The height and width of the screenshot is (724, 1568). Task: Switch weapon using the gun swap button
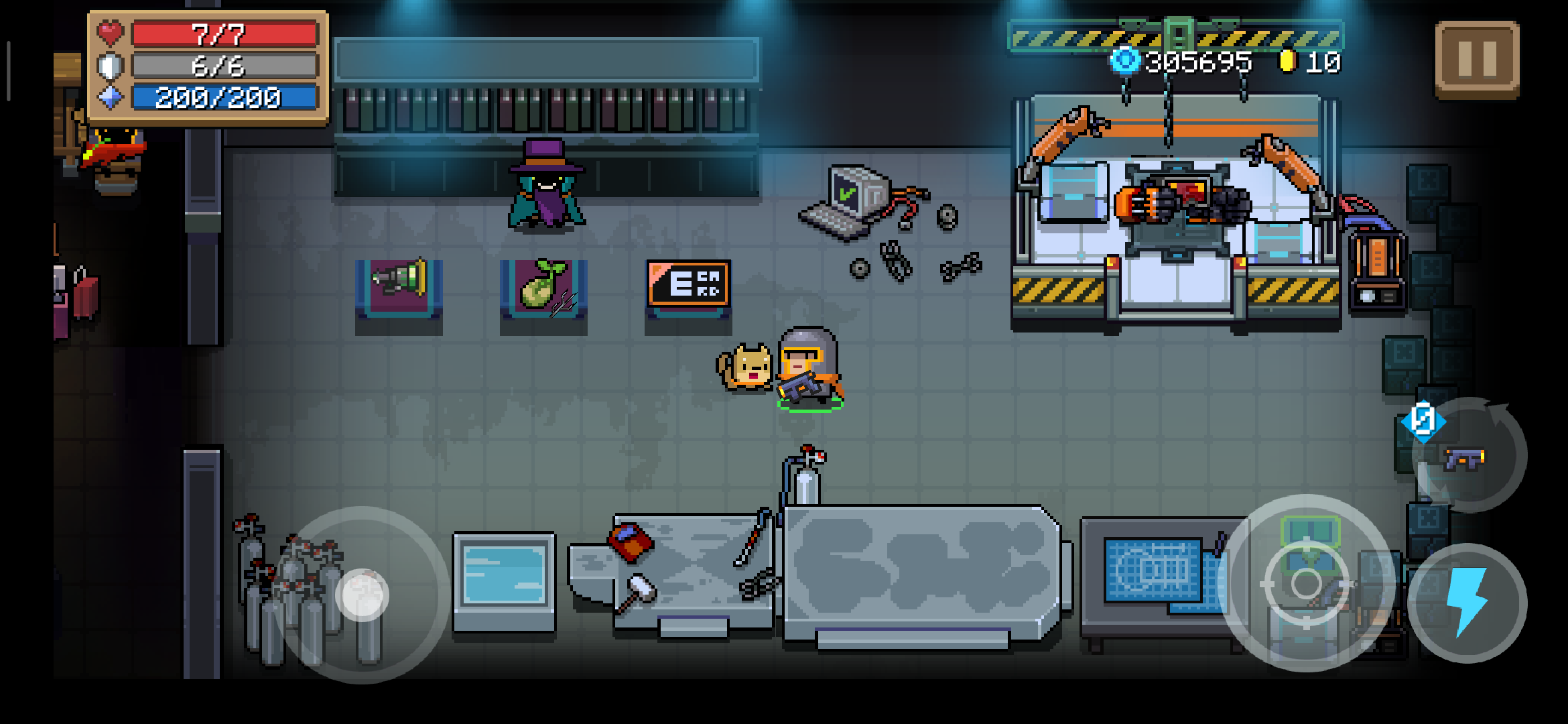1467,457
